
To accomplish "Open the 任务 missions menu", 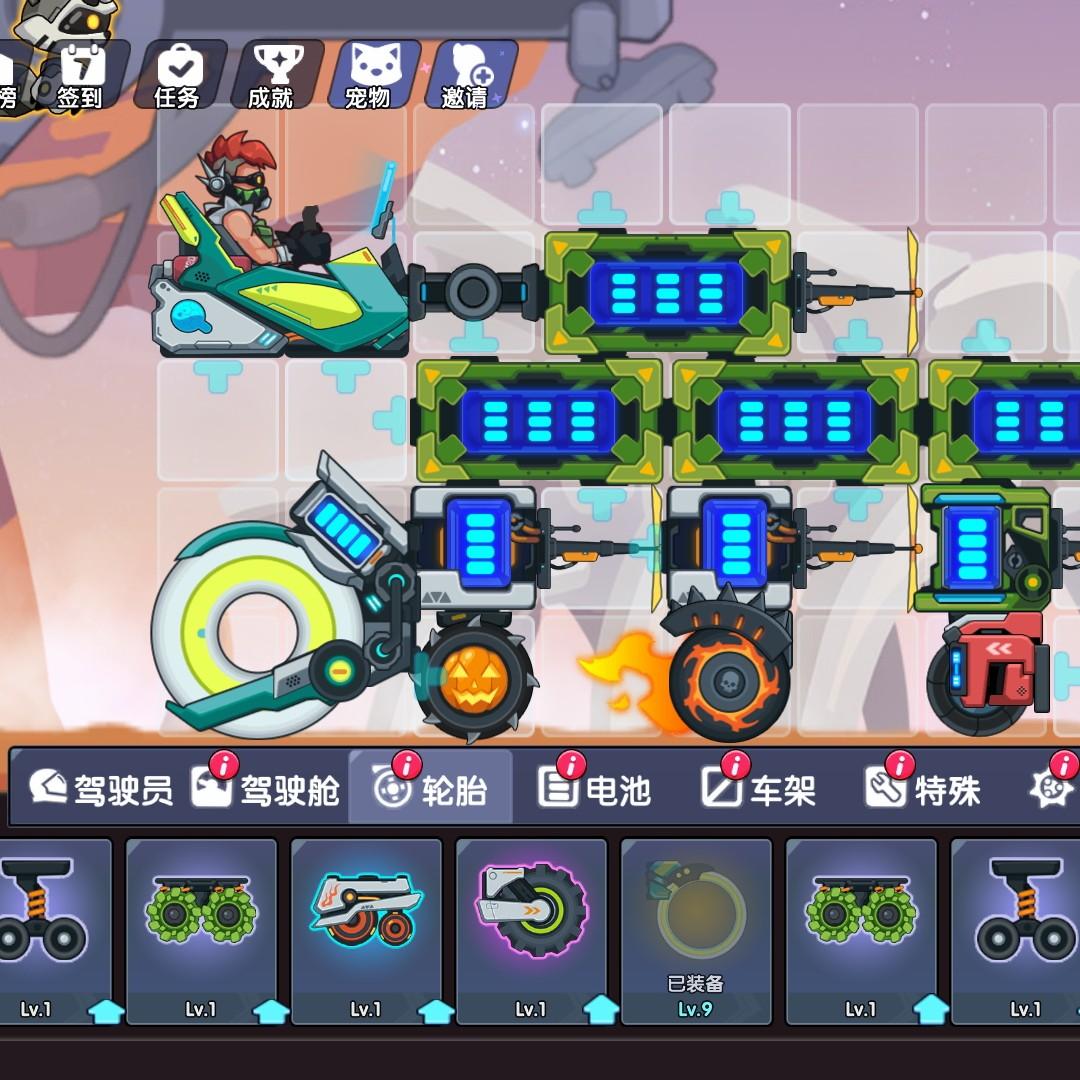I will click(178, 75).
